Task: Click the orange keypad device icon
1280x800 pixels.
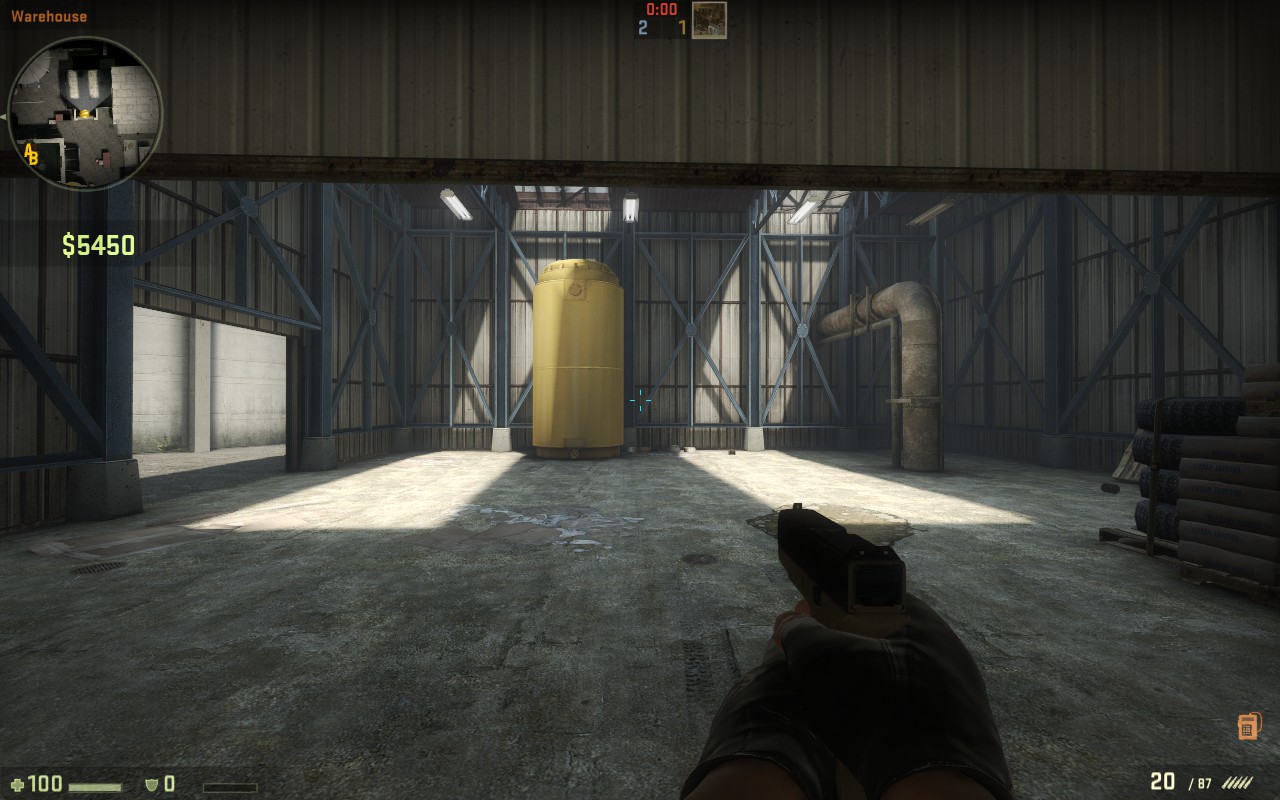Action: (1247, 726)
